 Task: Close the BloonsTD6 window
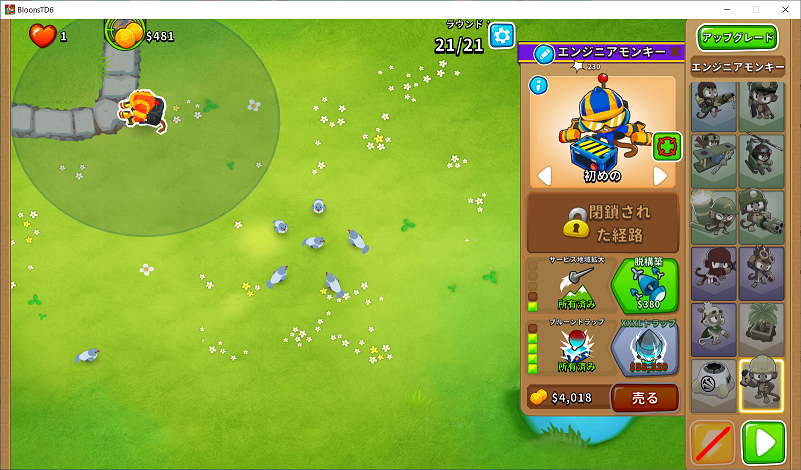(x=784, y=9)
